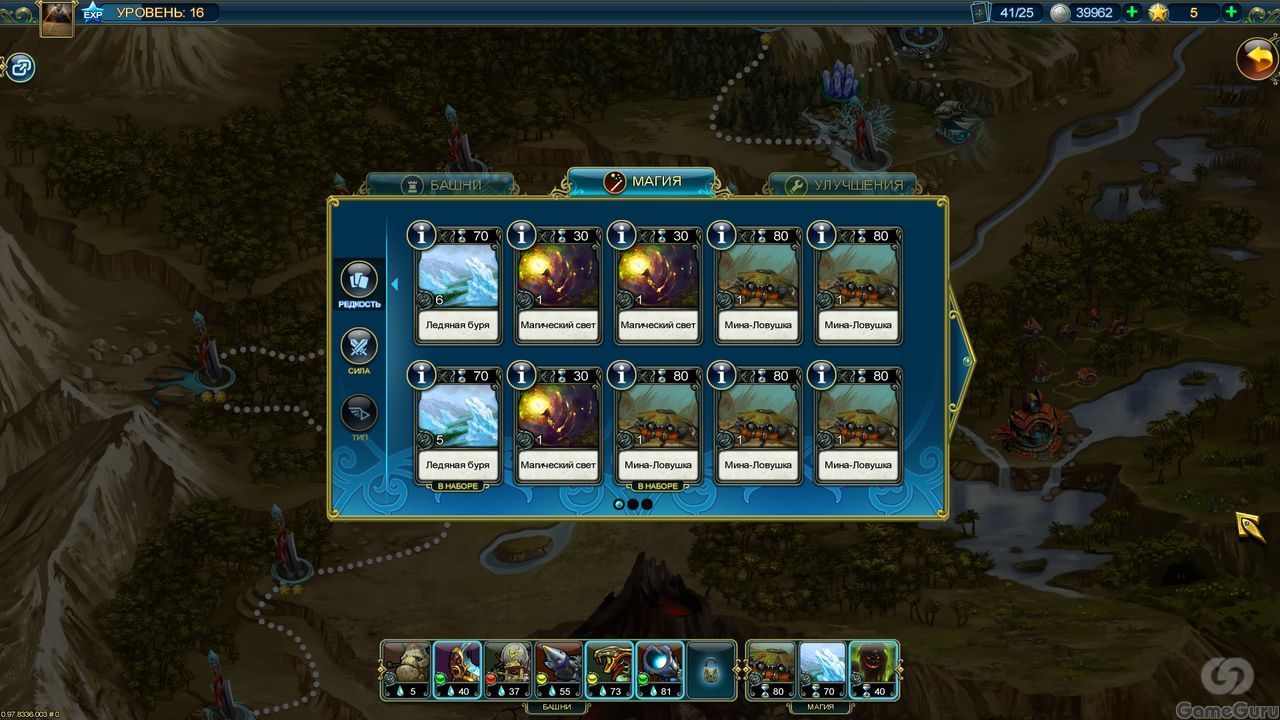Buy more gold stars with plus button
Image resolution: width=1280 pixels, height=720 pixels.
(1231, 13)
